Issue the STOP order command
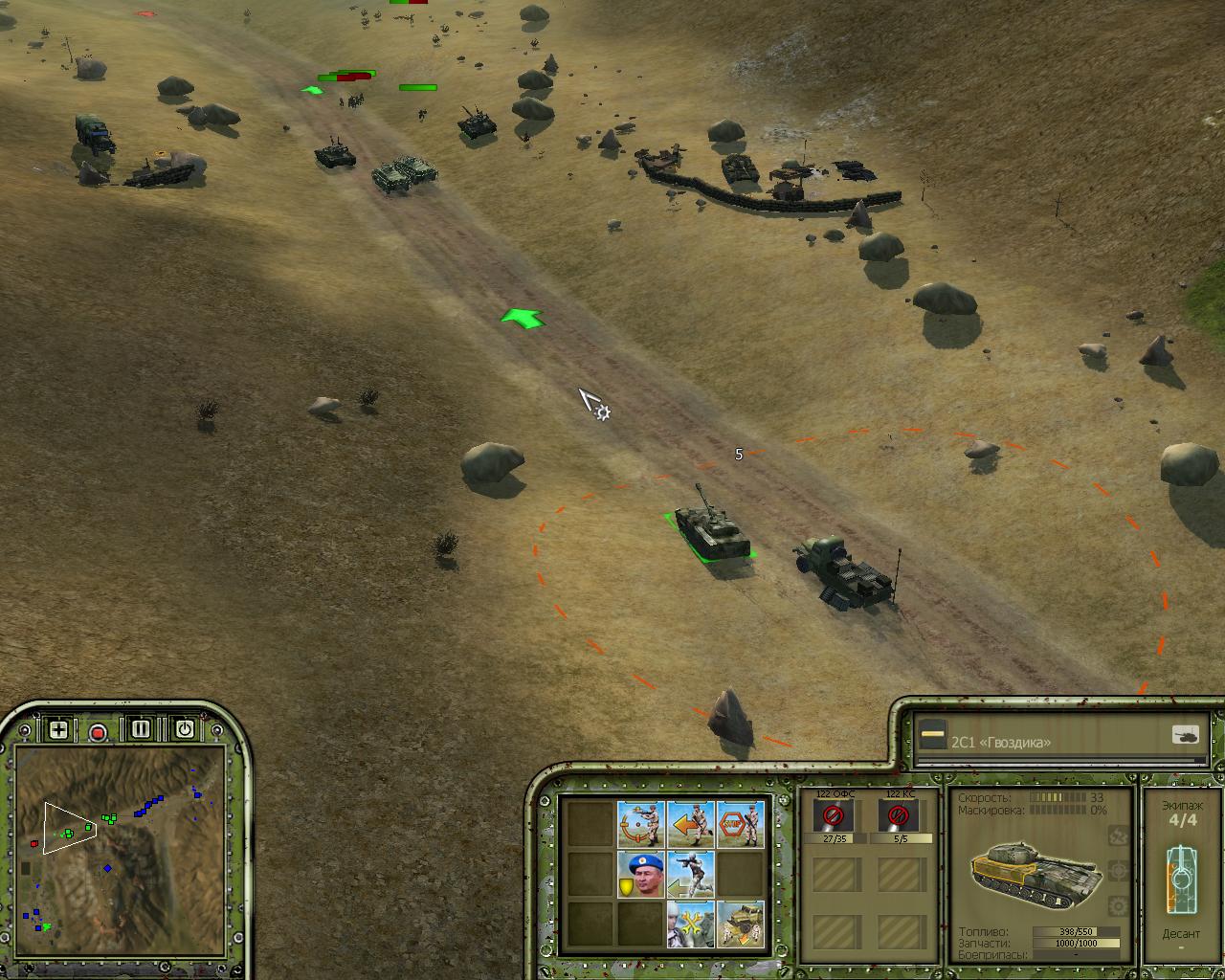1225x980 pixels. pyautogui.click(x=740, y=824)
